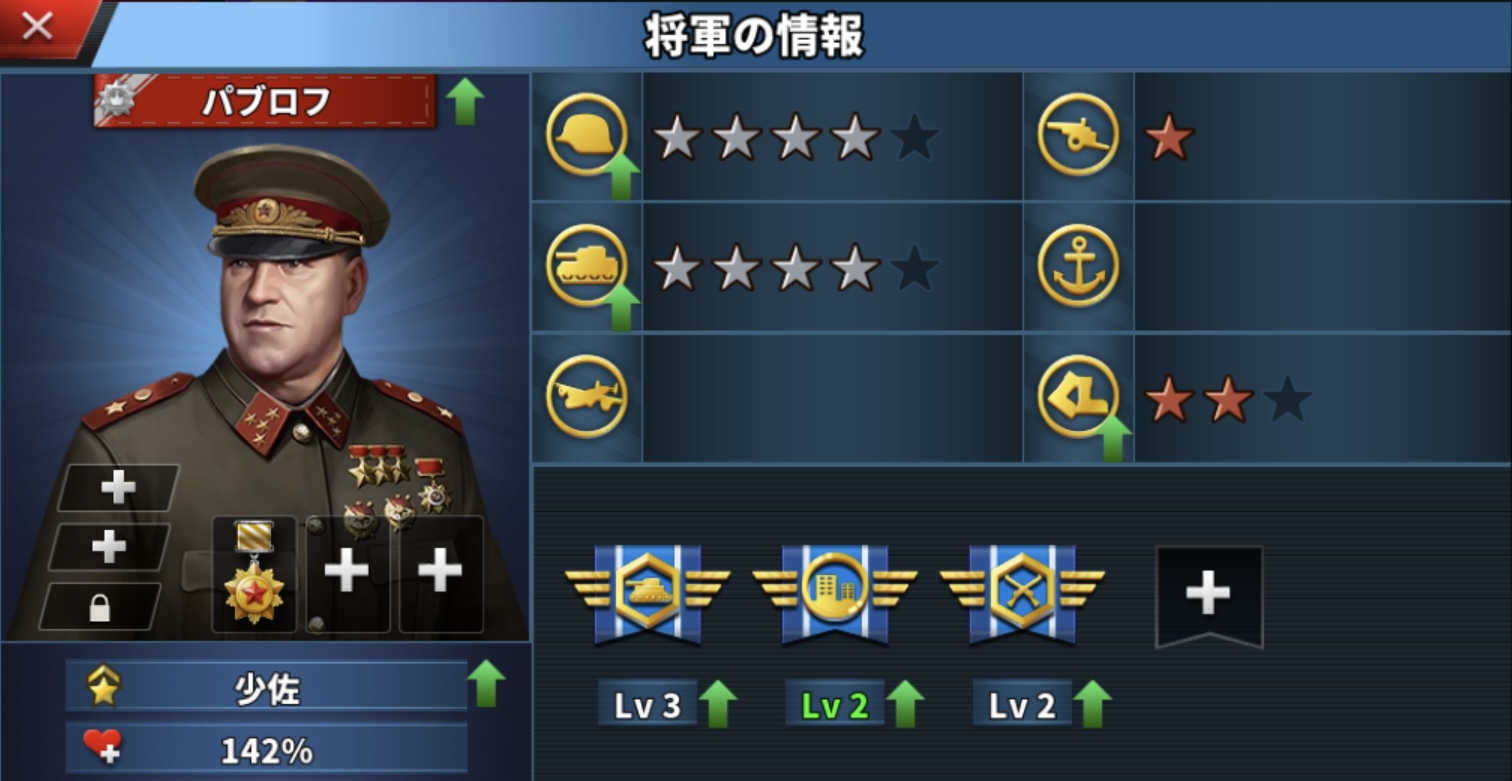Upgrade general Pavlov with the name arrow

[x=464, y=102]
